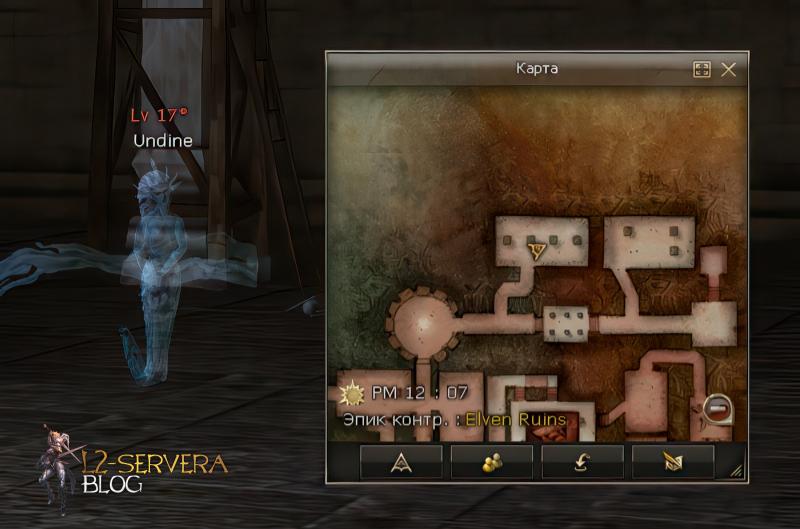Click the winged arrow button under the map

(x=673, y=461)
